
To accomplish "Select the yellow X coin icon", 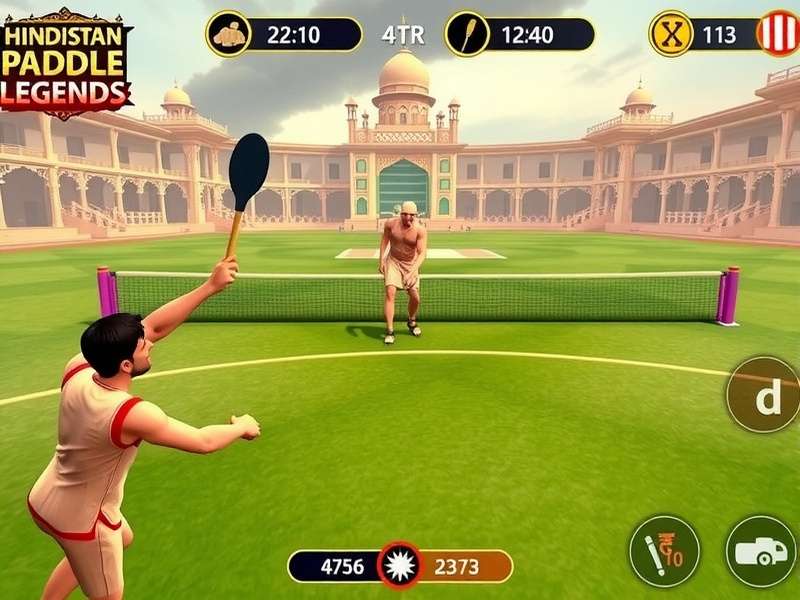I will click(x=671, y=34).
